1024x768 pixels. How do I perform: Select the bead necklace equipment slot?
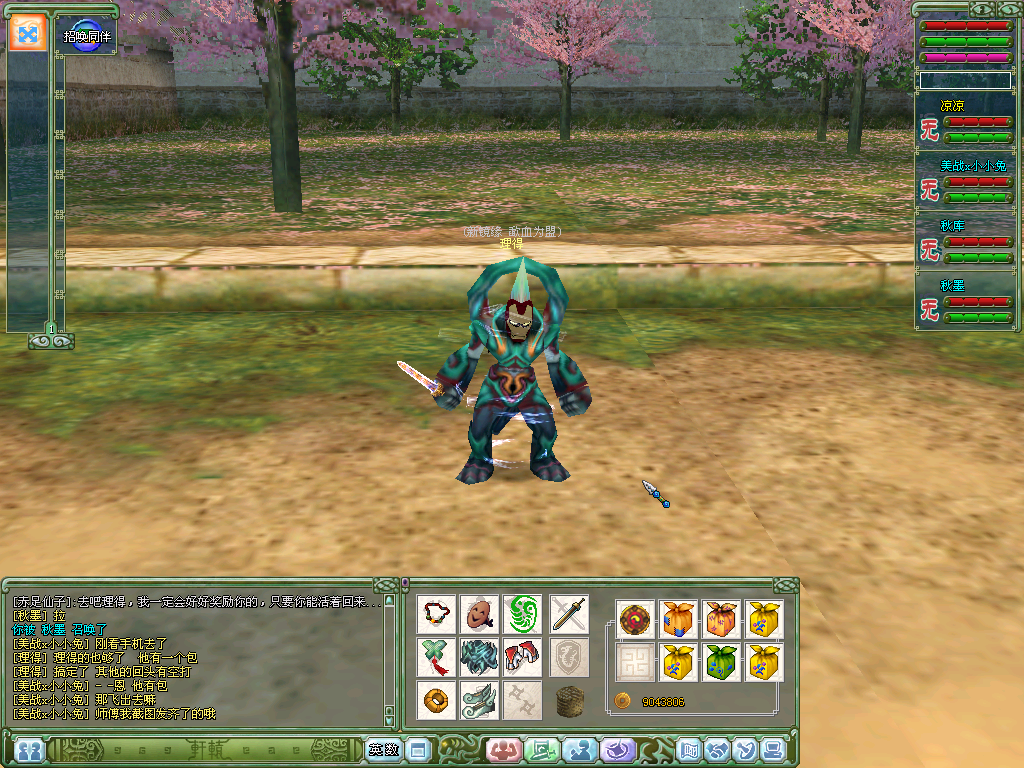[437, 613]
